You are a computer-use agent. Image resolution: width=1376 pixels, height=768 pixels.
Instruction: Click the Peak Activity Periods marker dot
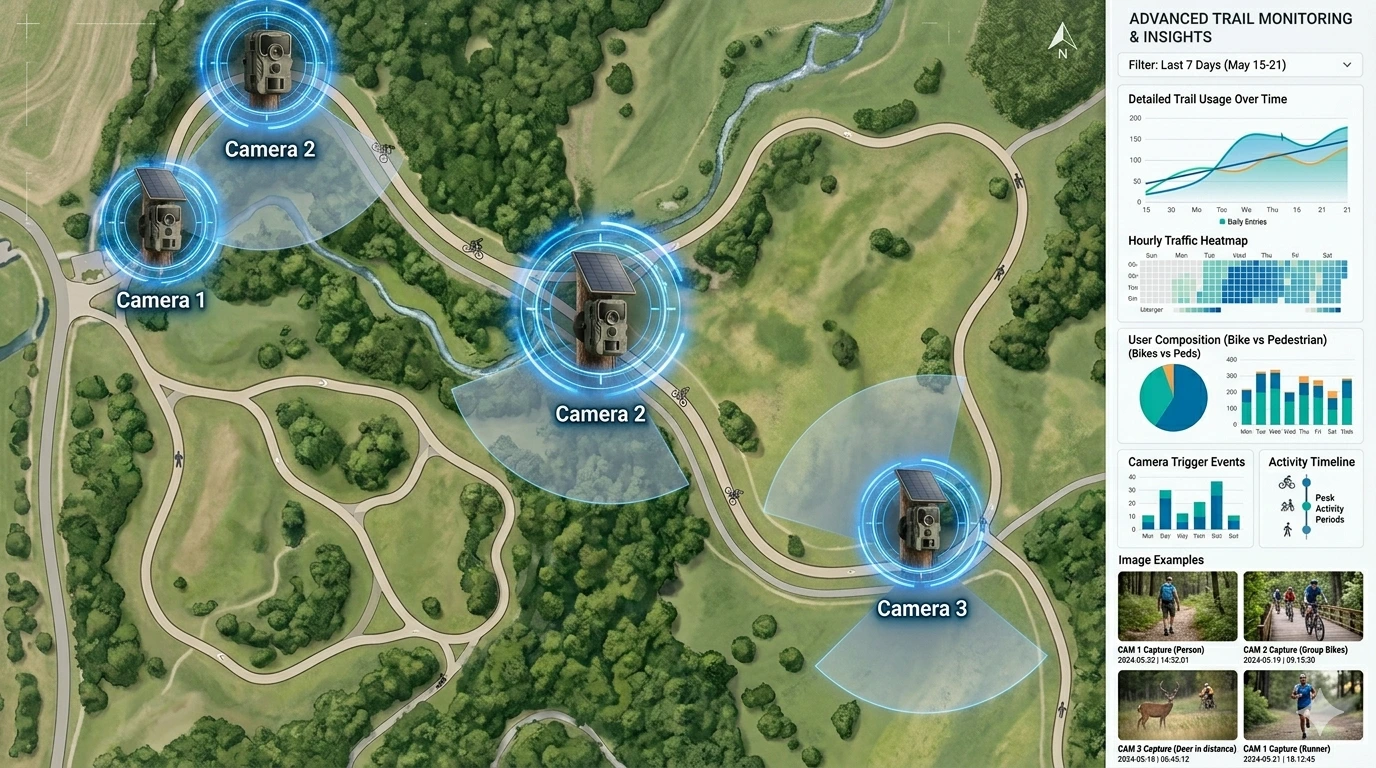point(1306,505)
